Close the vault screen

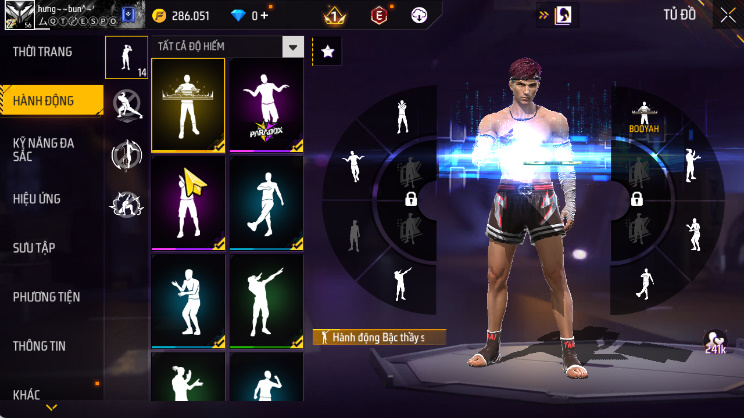[x=727, y=16]
